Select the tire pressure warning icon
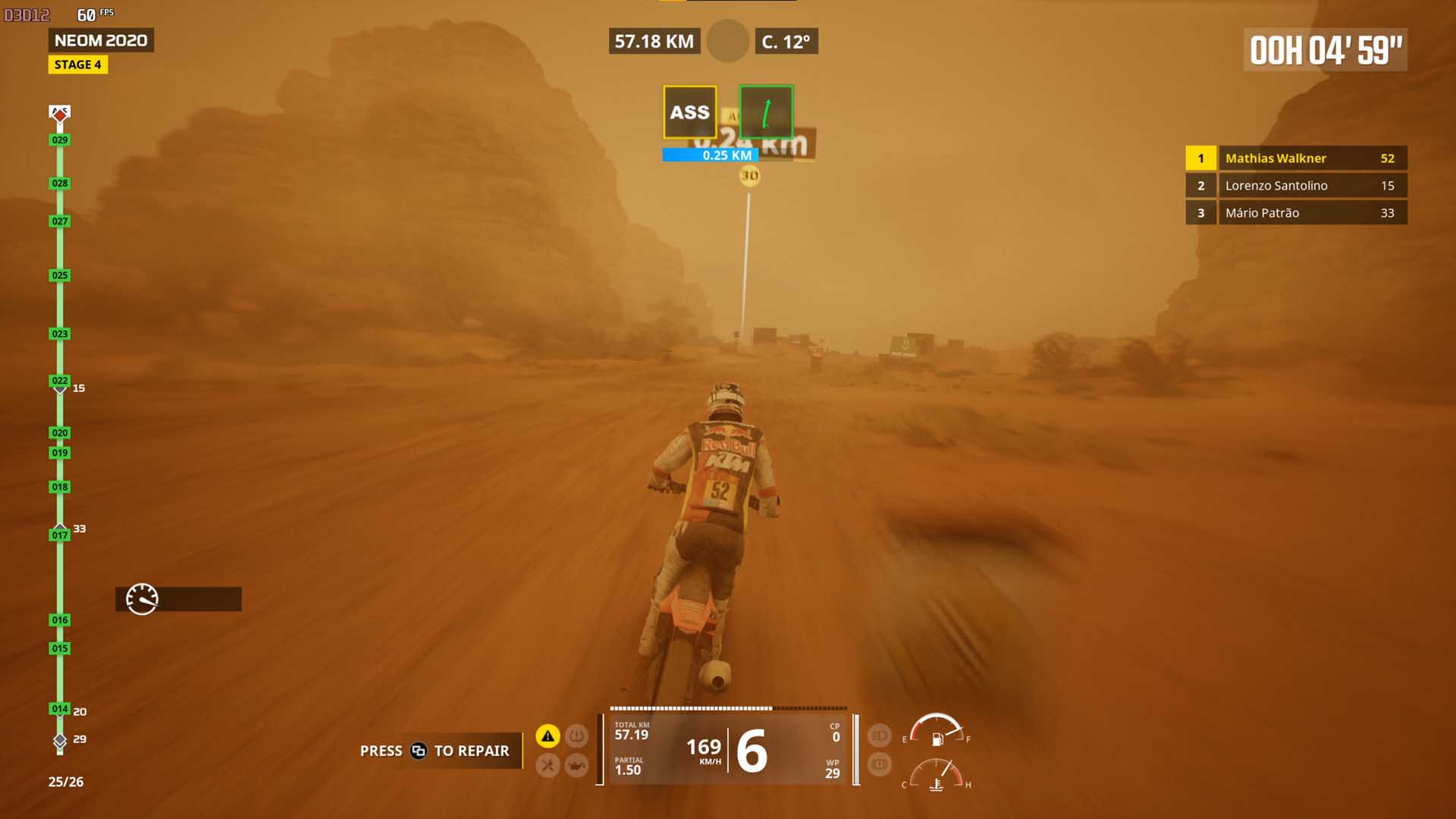Image resolution: width=1456 pixels, height=819 pixels. (x=577, y=736)
